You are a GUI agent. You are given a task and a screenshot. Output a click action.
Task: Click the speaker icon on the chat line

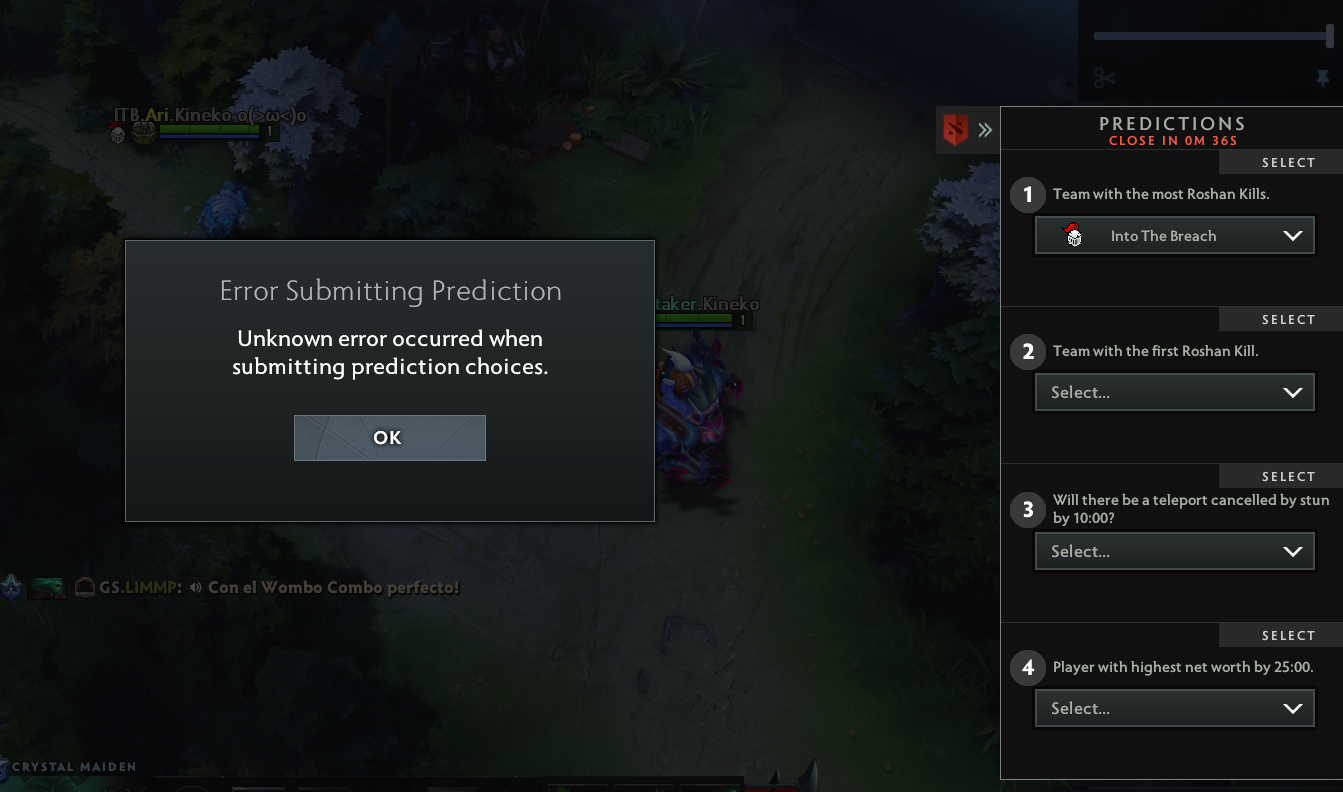(x=193, y=588)
